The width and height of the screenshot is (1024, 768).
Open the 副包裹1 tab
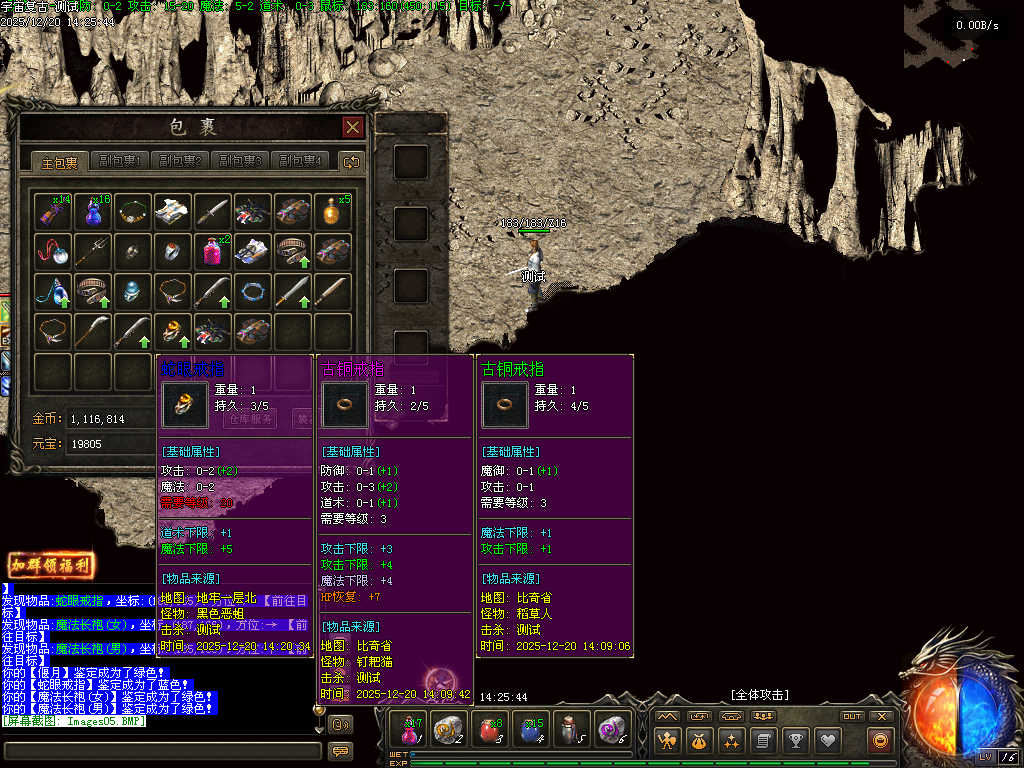coord(120,162)
